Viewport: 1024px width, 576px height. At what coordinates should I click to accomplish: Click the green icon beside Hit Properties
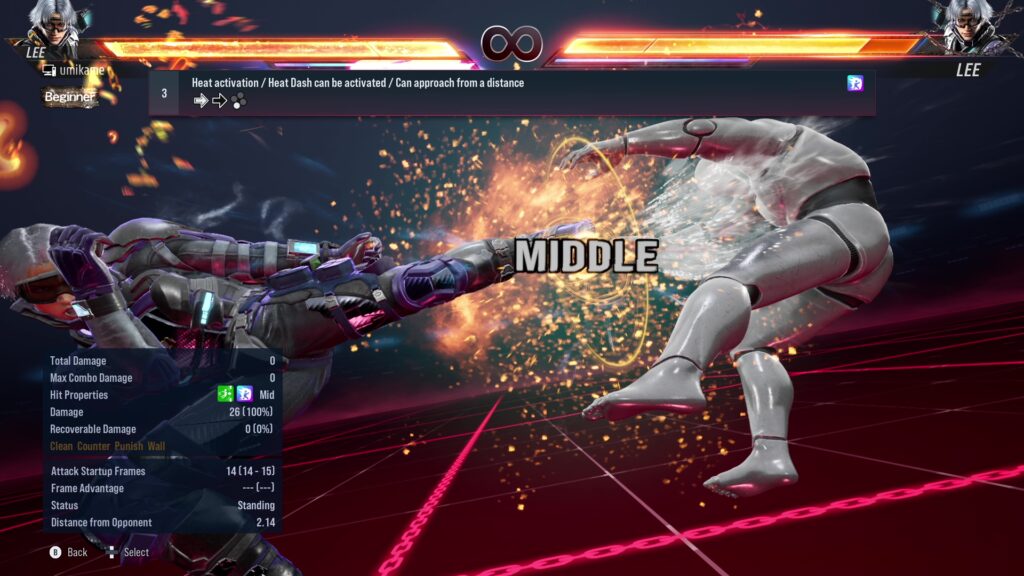226,395
